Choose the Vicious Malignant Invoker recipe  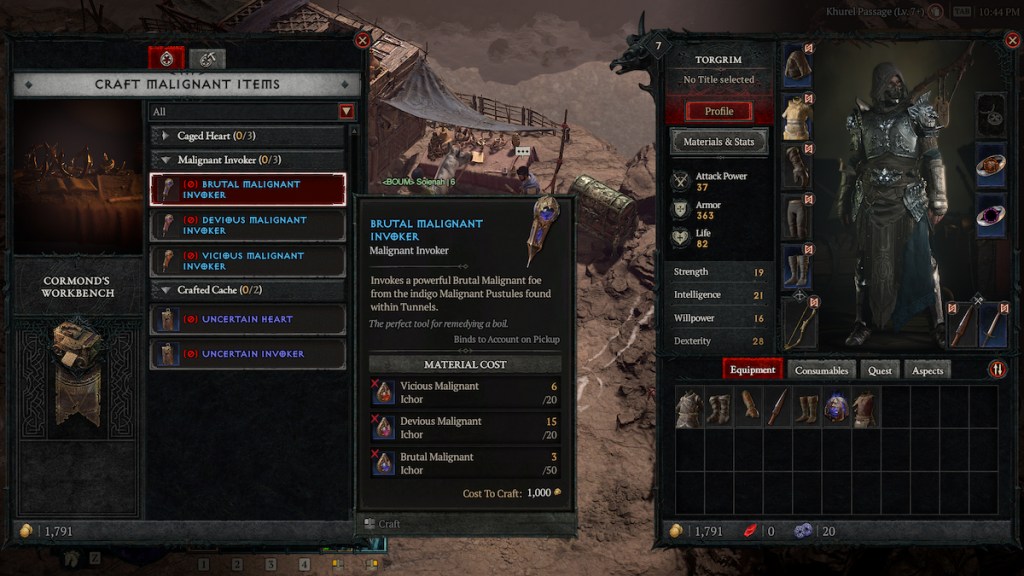248,261
